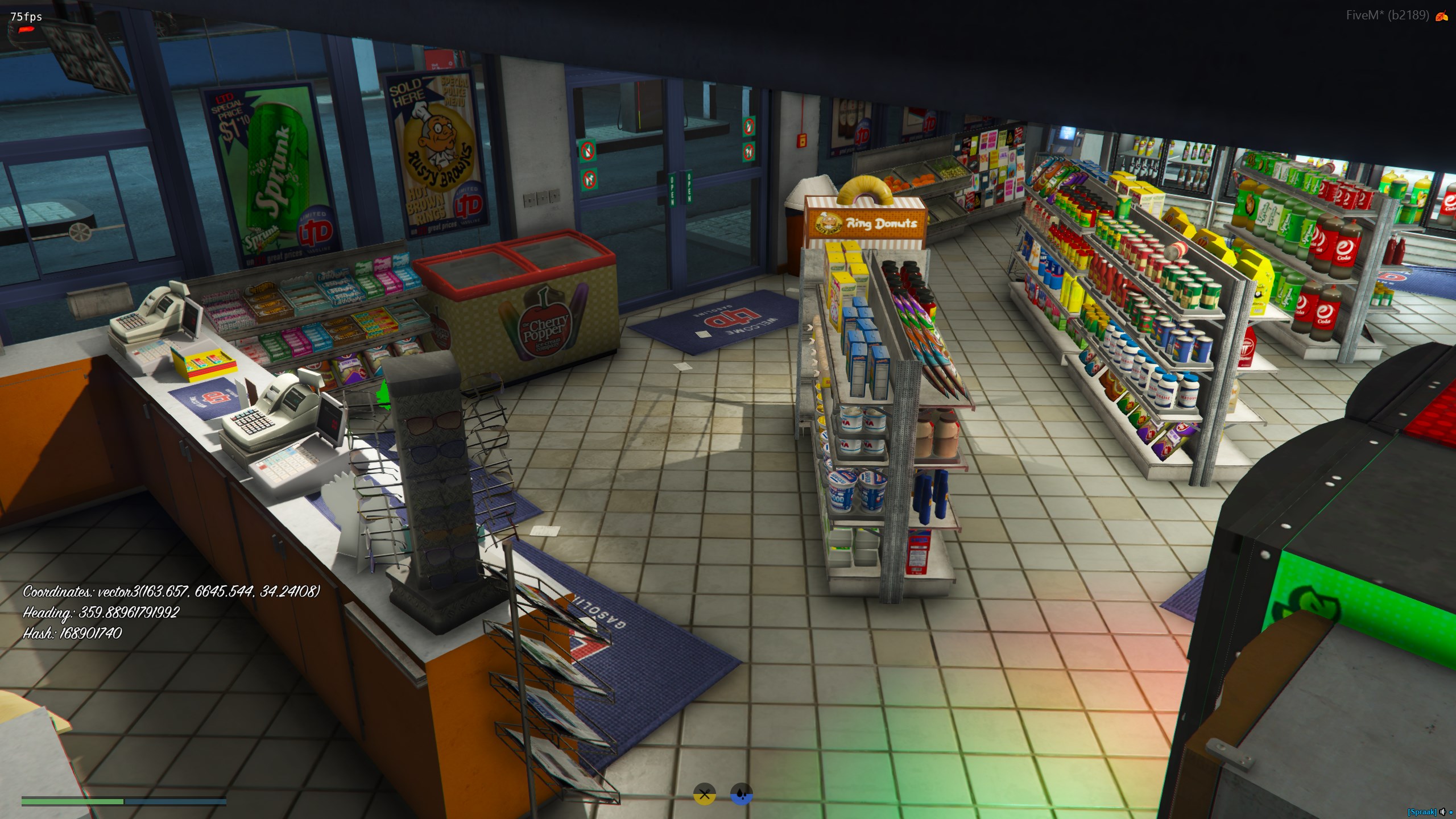Click the blue thirst water-drop icon

741,795
